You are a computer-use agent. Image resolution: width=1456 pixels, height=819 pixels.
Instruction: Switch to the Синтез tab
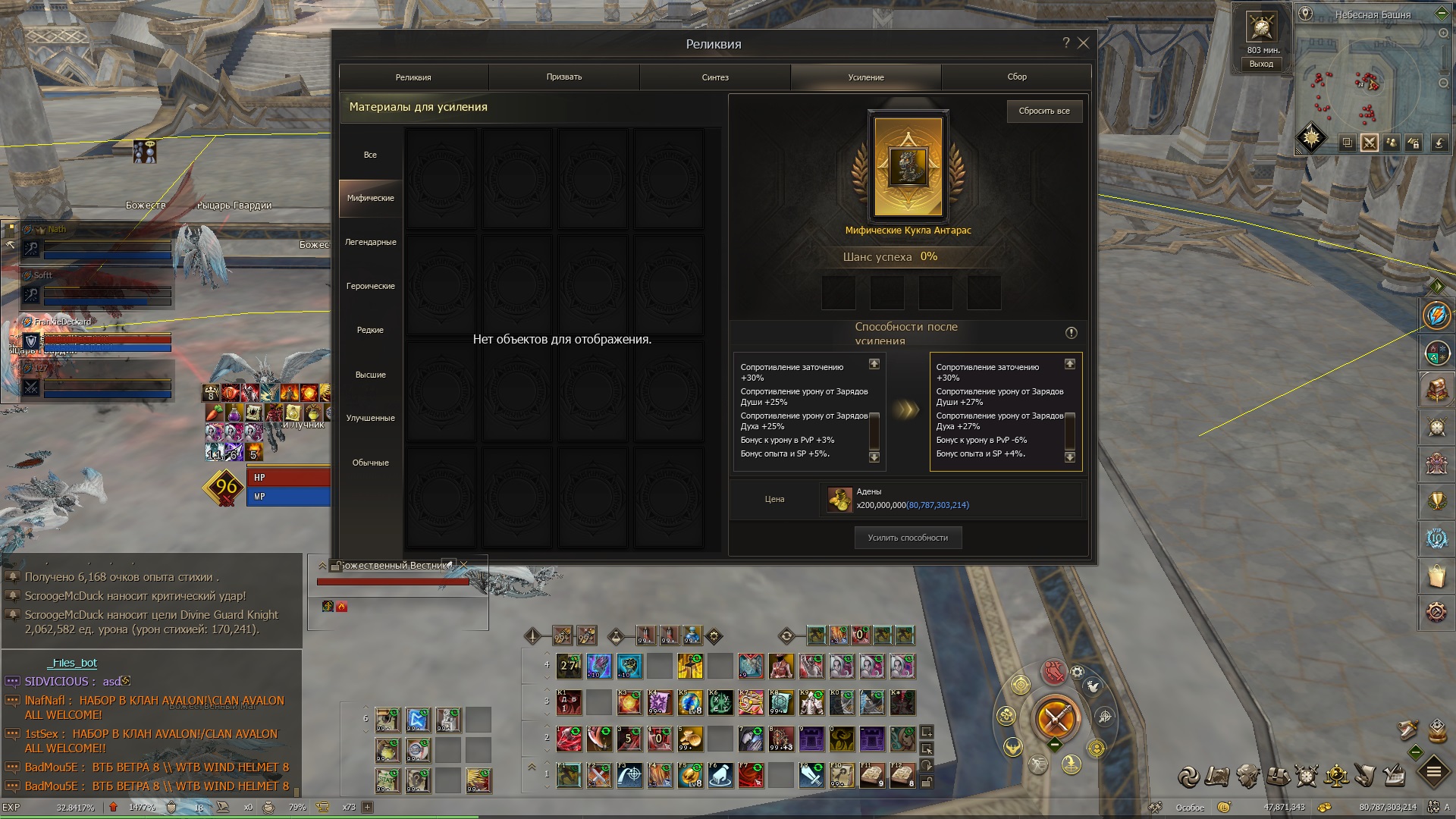(x=715, y=77)
